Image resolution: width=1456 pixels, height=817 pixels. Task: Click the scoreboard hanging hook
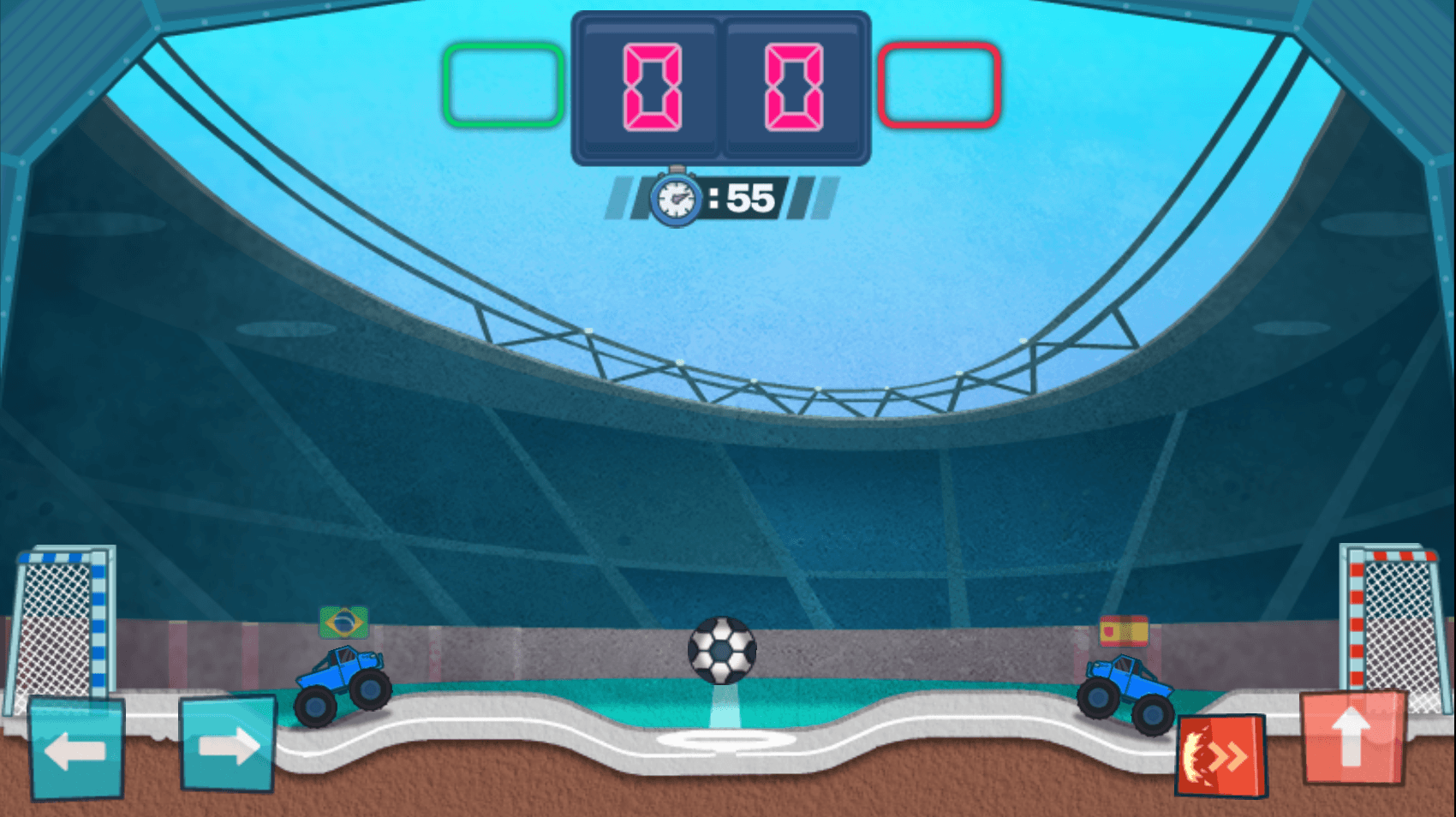tap(679, 167)
